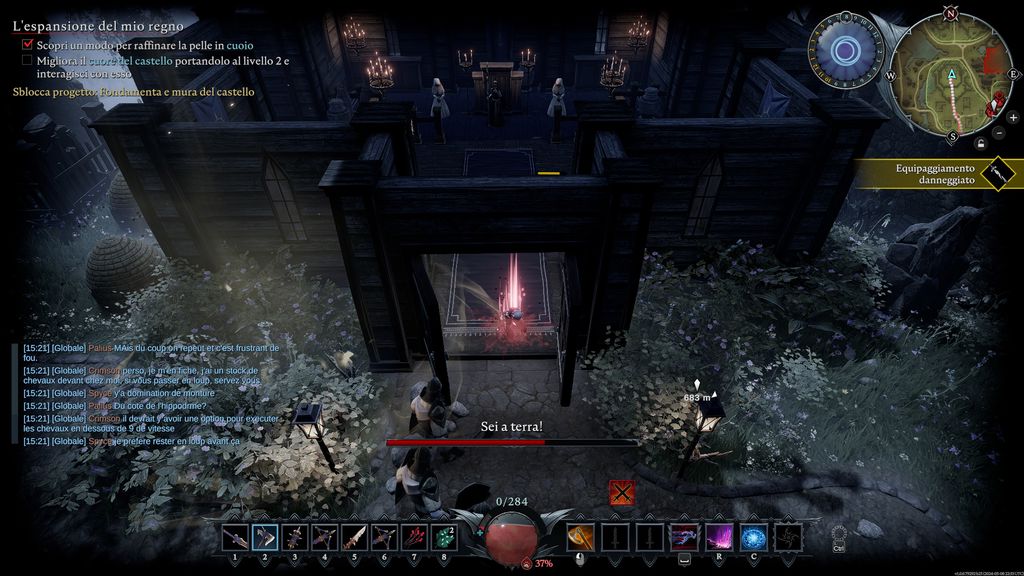Screen dimensions: 1024x576
Task: Select the highlighted axe in slot 2
Action: click(x=265, y=537)
